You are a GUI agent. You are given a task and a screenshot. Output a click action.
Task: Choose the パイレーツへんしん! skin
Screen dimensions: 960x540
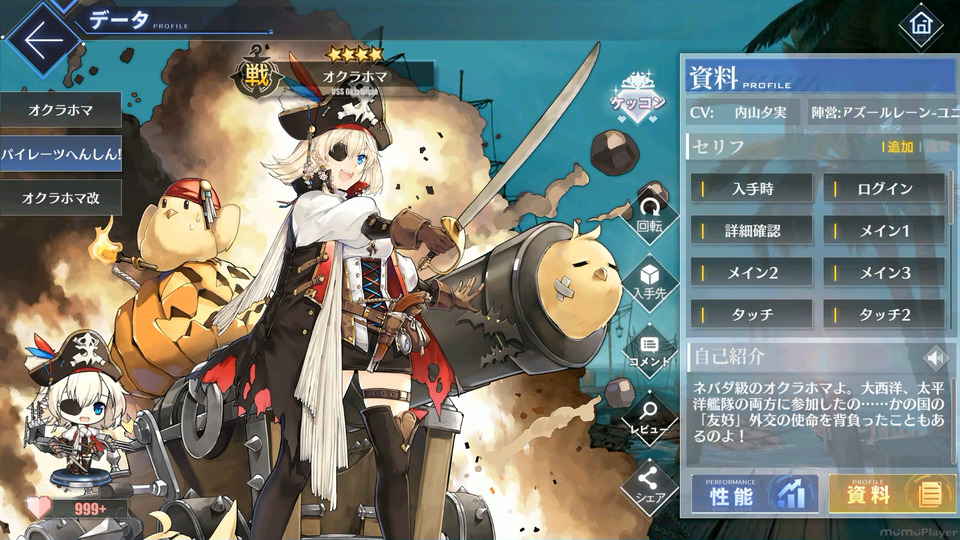[x=60, y=155]
